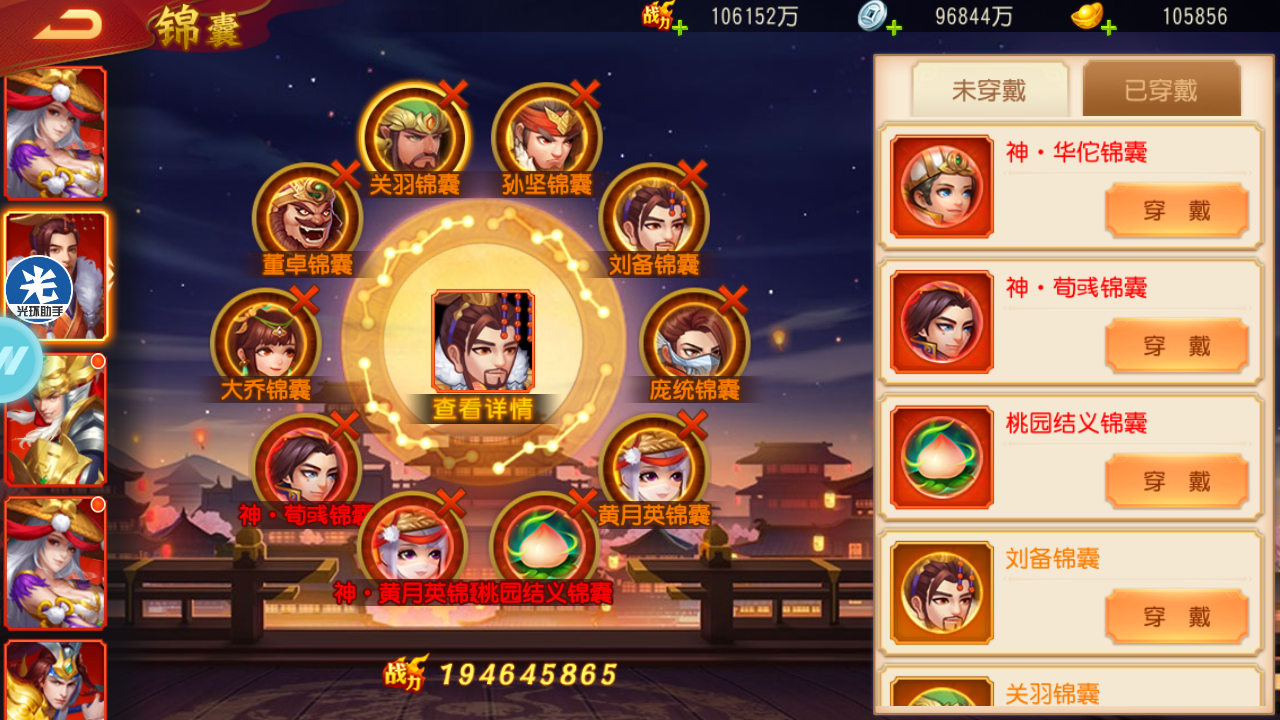Add more gold ingots with the plus
The image size is (1280, 720).
(x=1108, y=27)
